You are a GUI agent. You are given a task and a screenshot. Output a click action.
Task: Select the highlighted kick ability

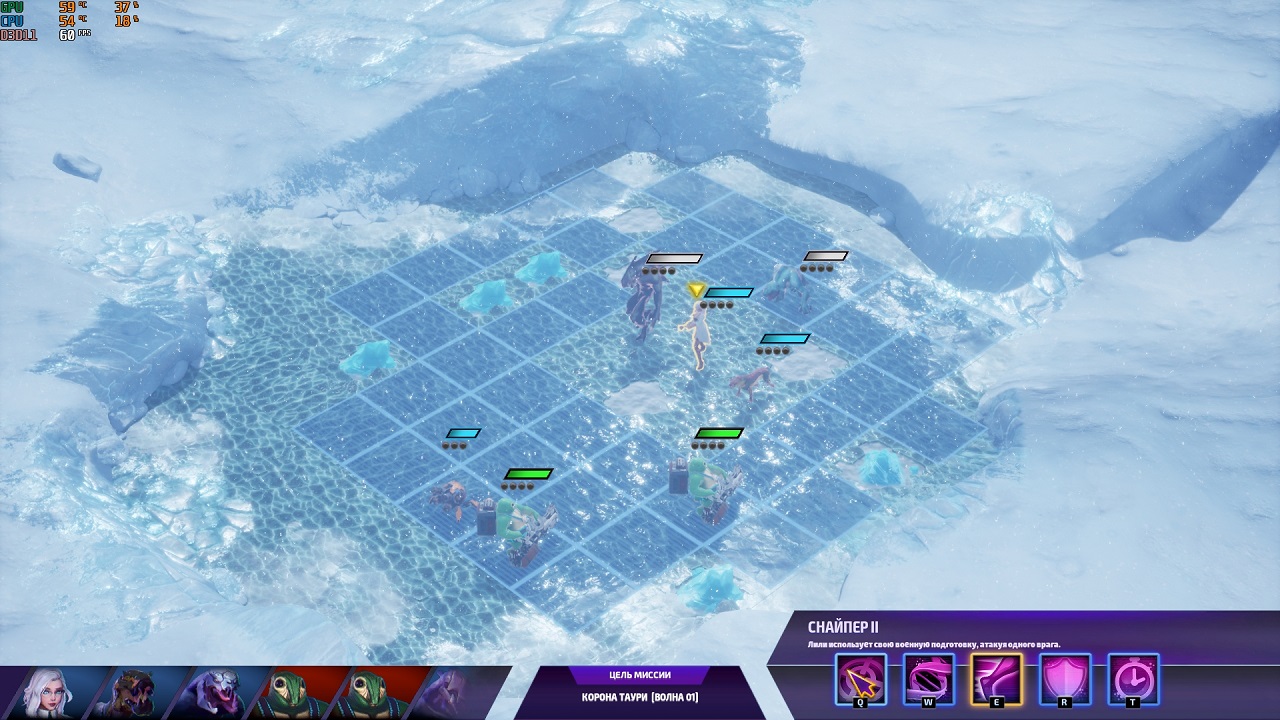[x=996, y=680]
